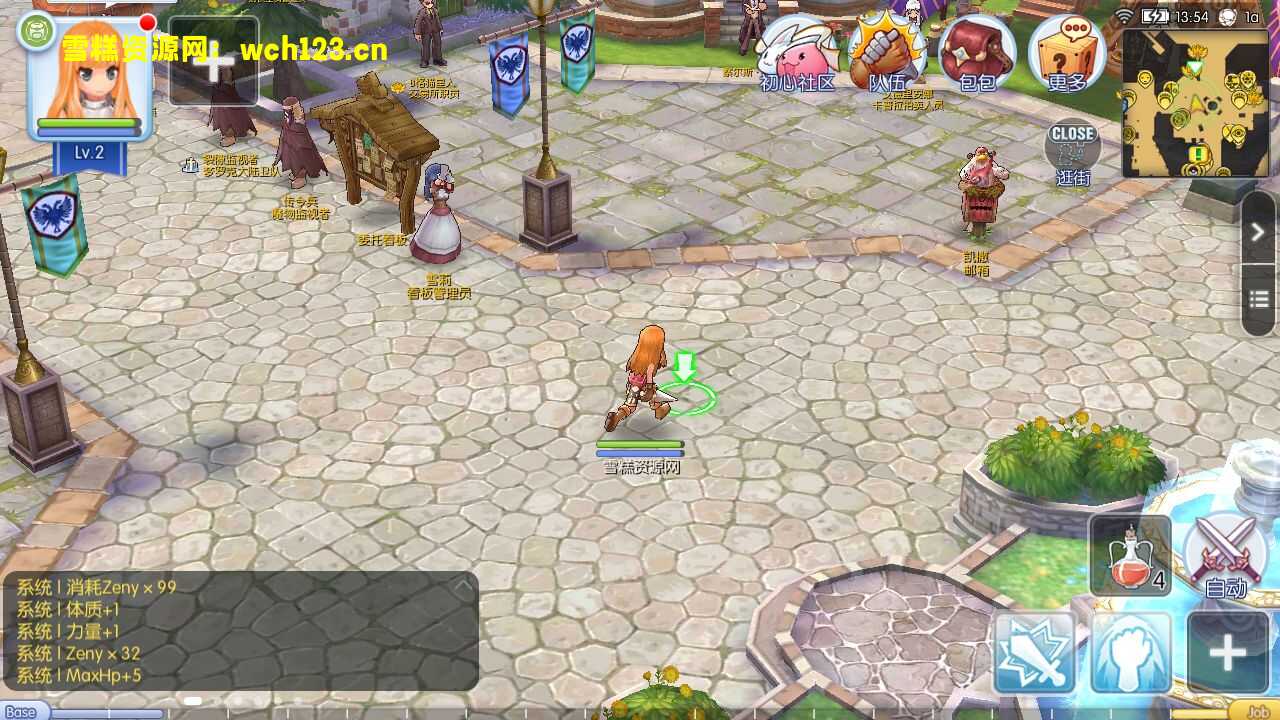Viewport: 1280px width, 720px height.
Task: Use the red potion quick slot
Action: tap(1130, 556)
